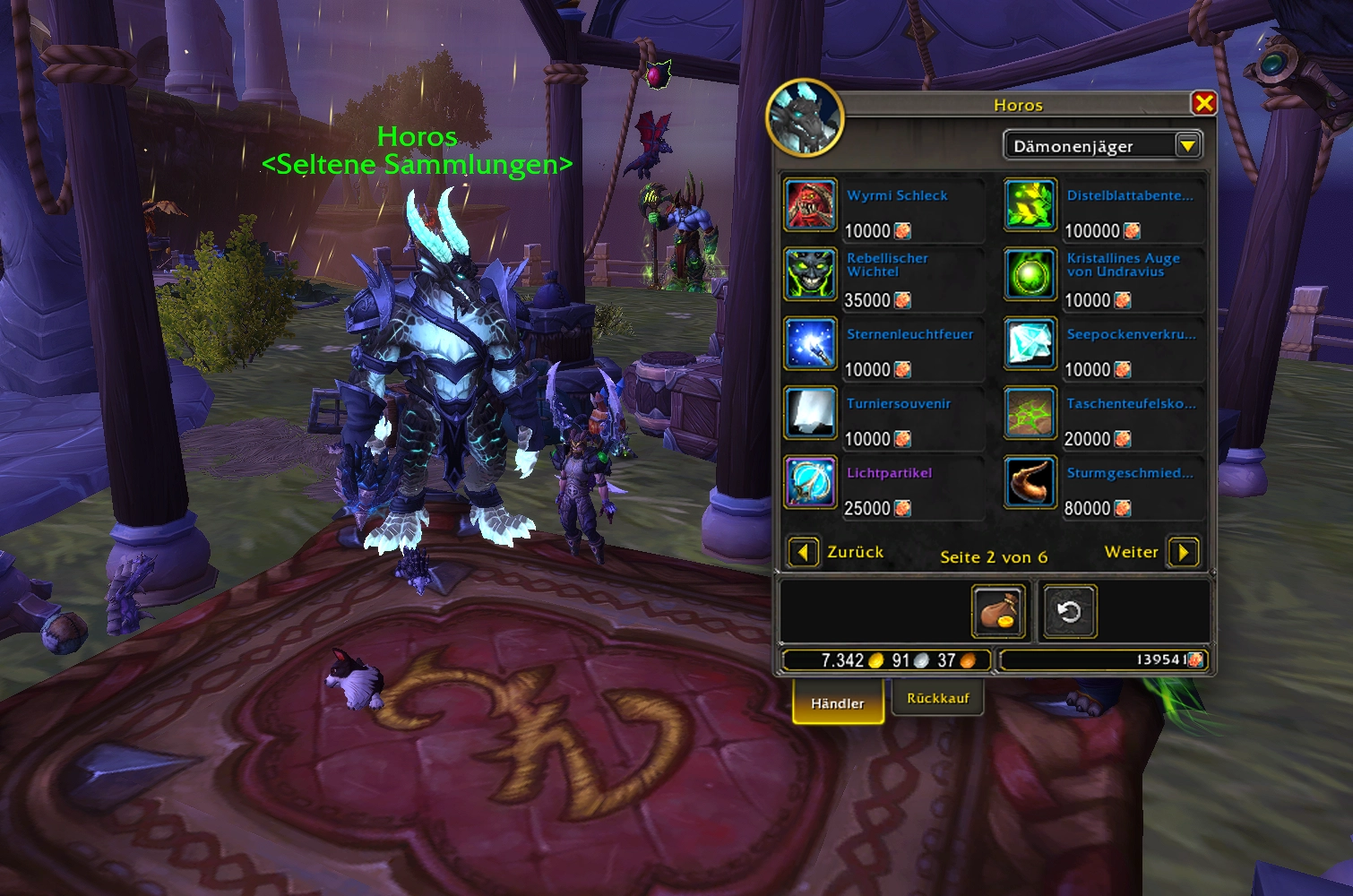Choose the Taschenteufelsko item
This screenshot has height=896, width=1353.
pos(1030,413)
